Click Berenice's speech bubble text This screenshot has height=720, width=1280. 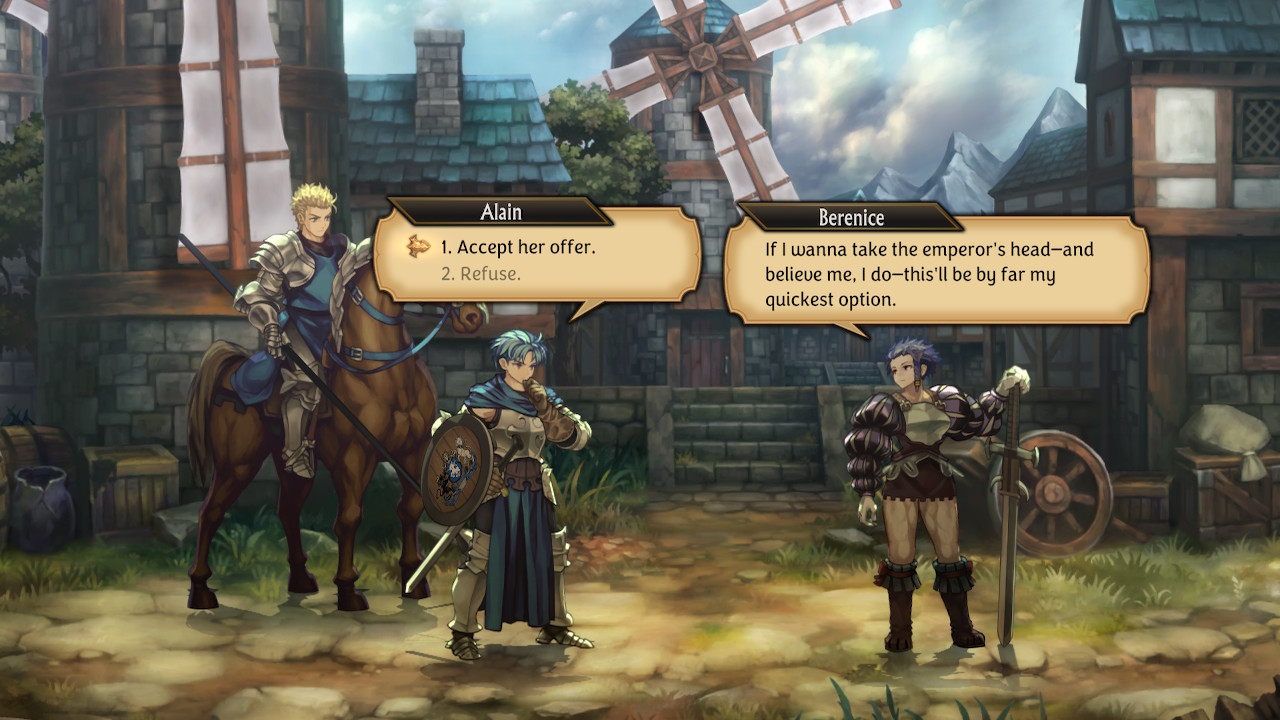[930, 274]
